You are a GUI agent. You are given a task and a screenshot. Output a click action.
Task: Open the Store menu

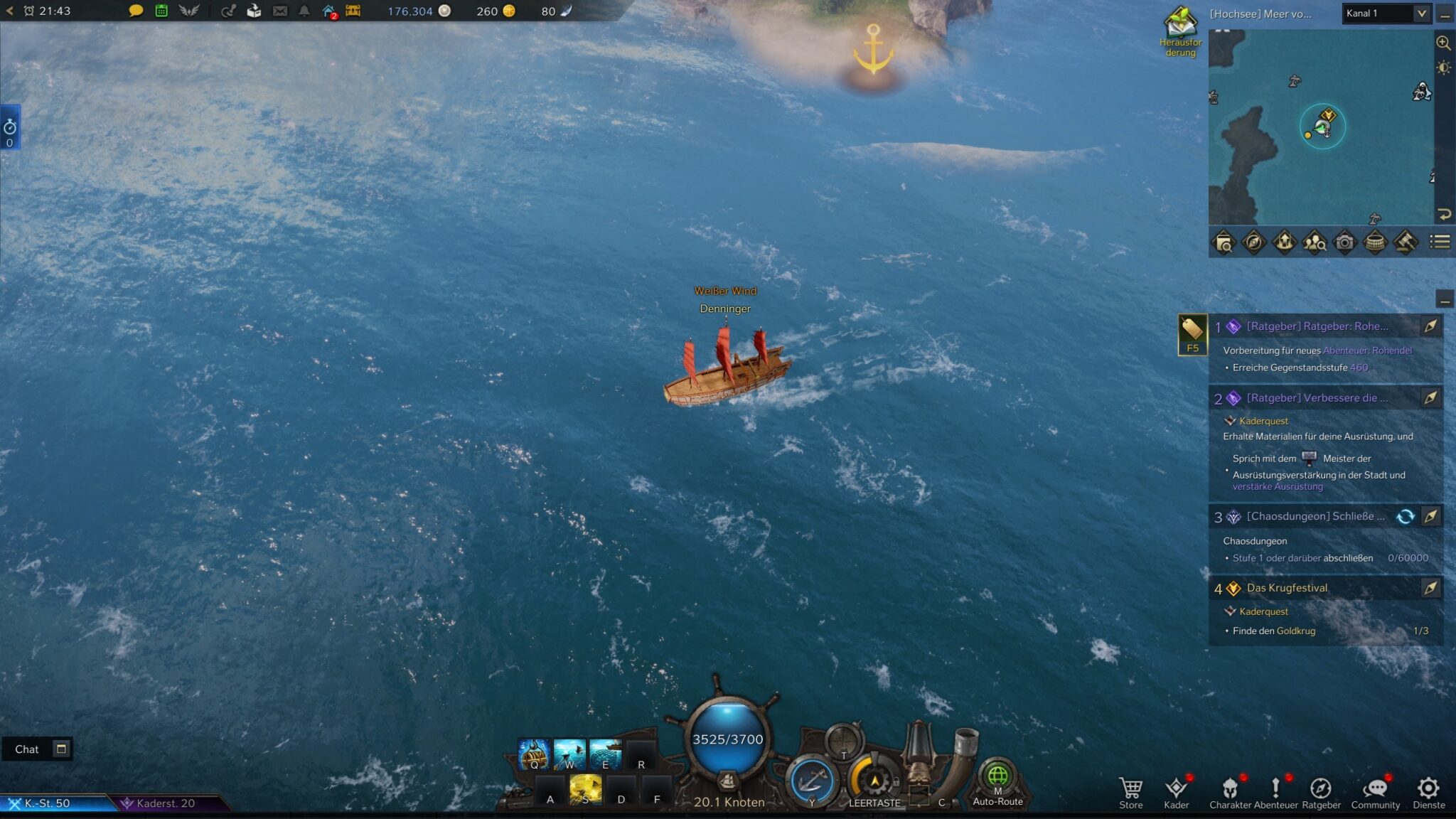[1130, 791]
